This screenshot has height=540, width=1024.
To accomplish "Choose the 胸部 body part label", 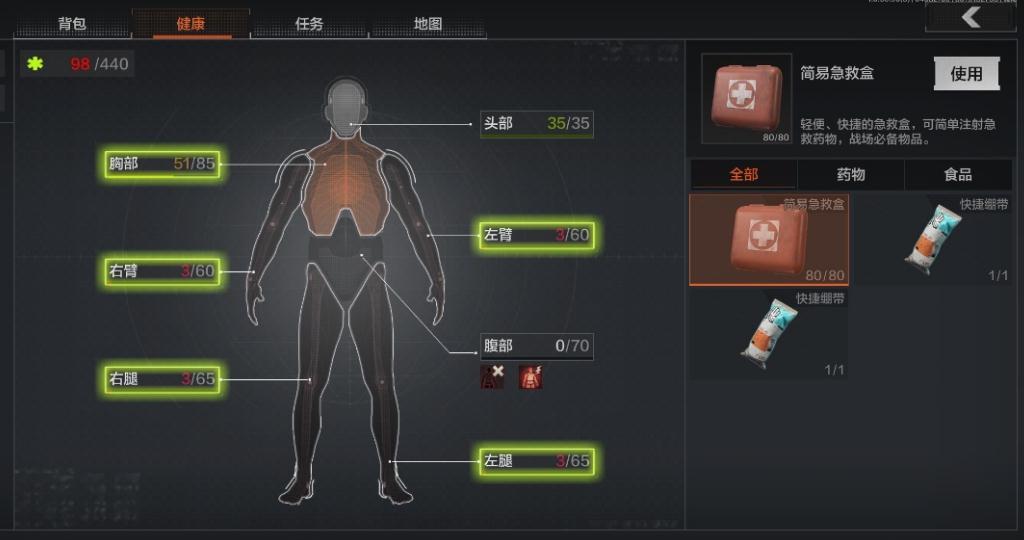I will 162,164.
